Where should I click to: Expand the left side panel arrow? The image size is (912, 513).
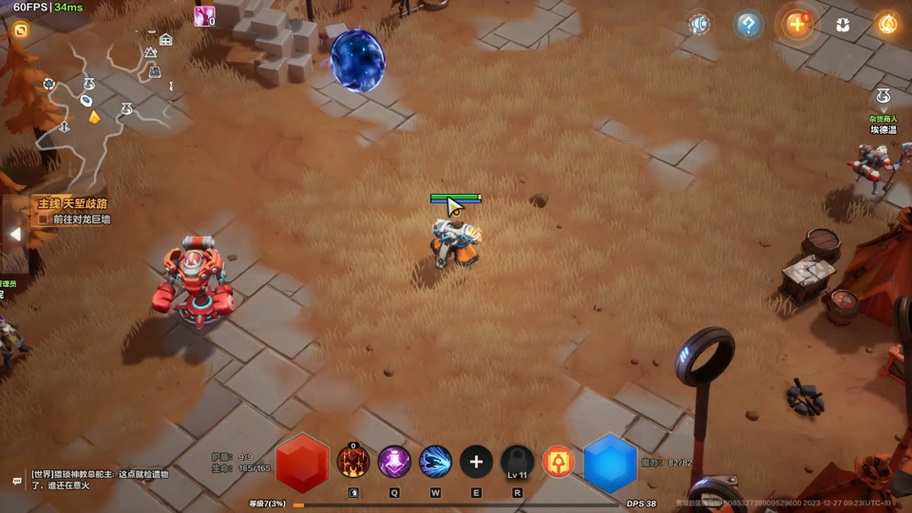15,234
